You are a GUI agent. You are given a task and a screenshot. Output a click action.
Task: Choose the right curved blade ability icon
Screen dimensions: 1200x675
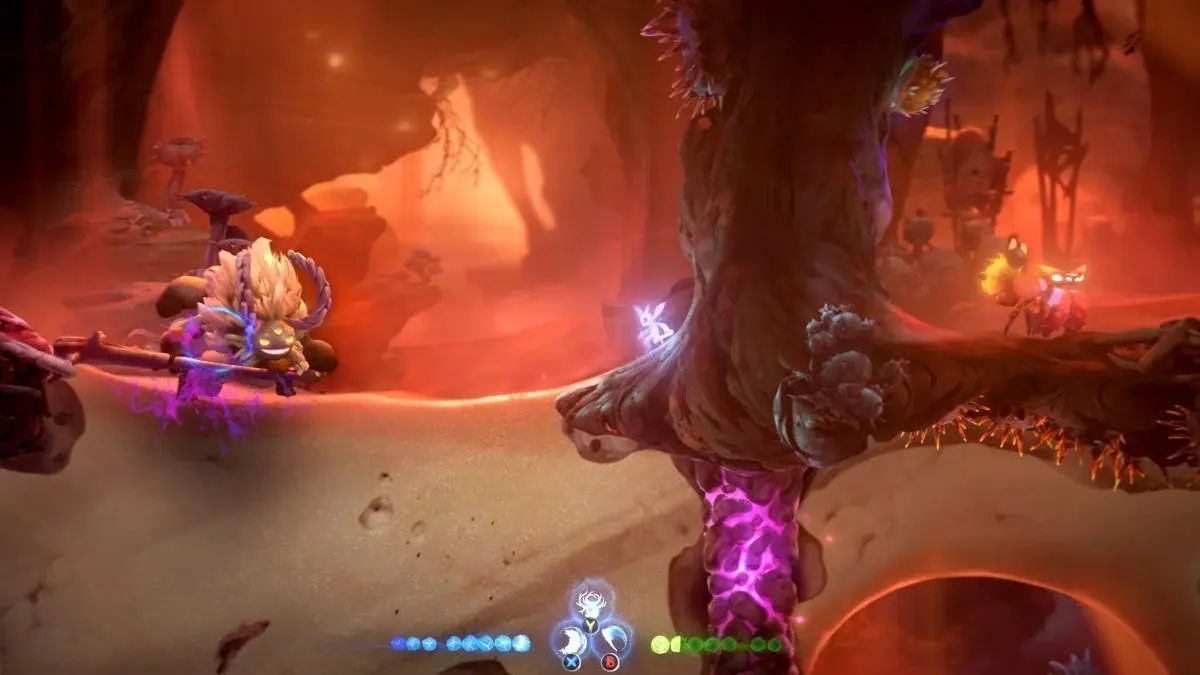tap(613, 640)
